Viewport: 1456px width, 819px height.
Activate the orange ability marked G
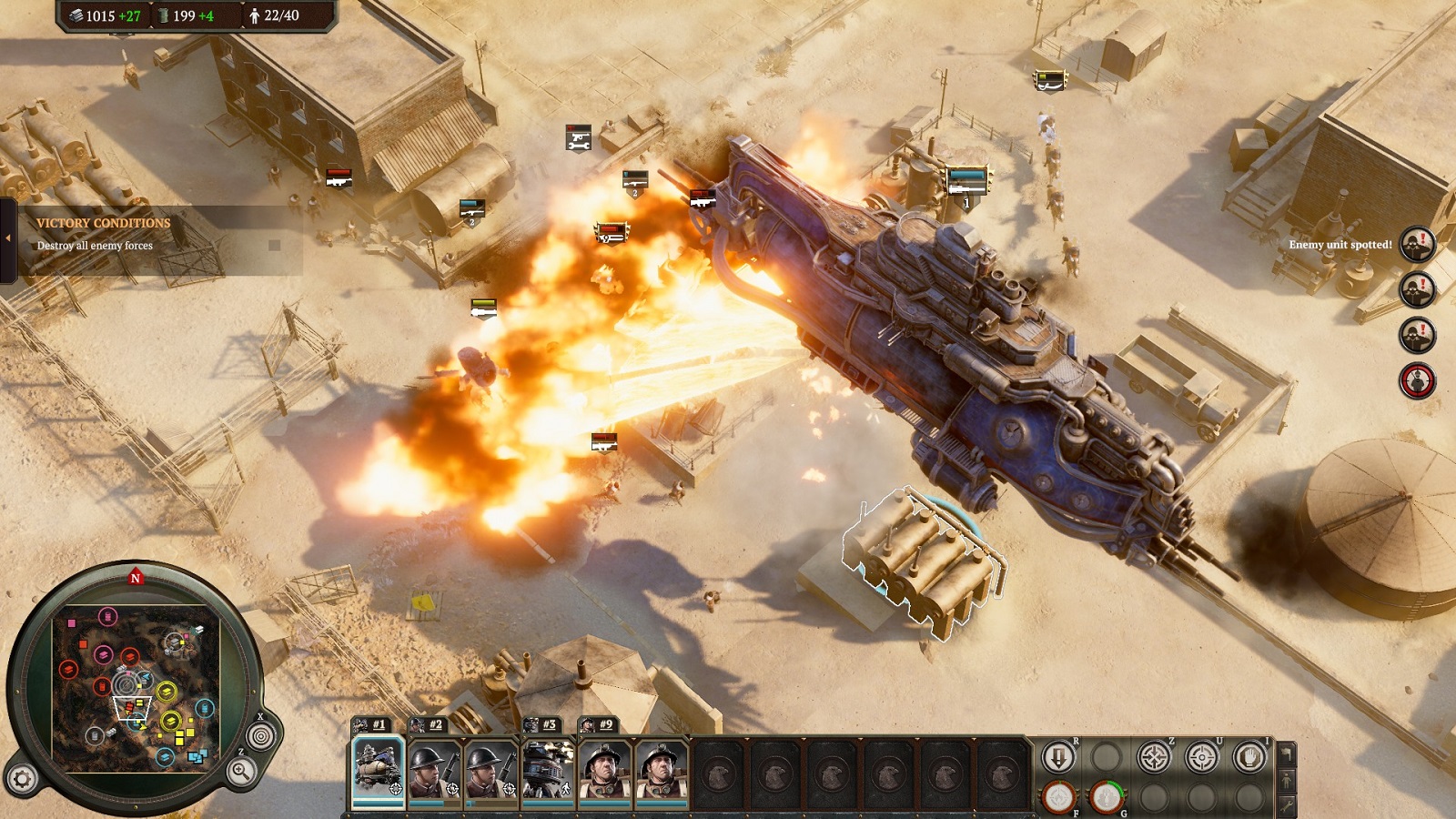tap(1106, 797)
